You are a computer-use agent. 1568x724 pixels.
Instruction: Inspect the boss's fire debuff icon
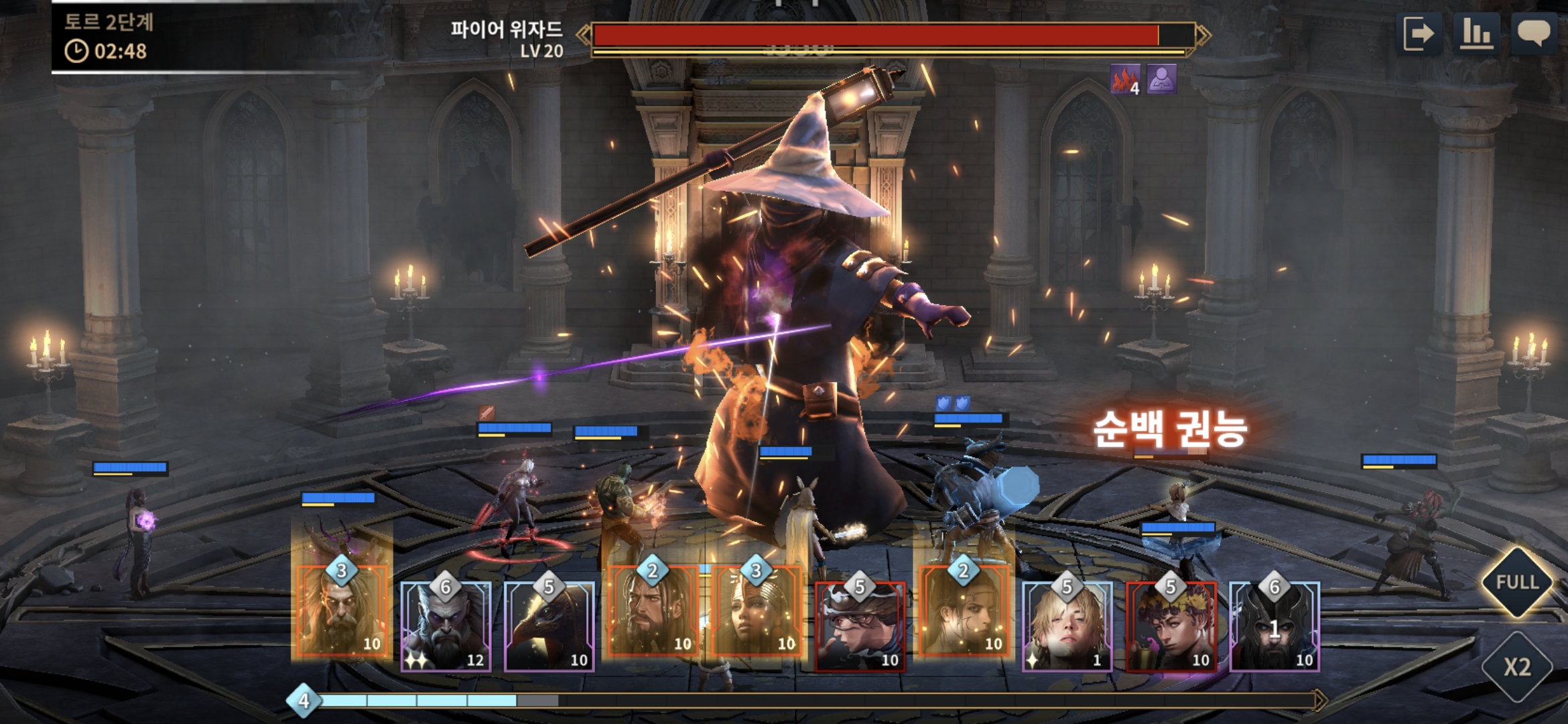coord(1125,80)
